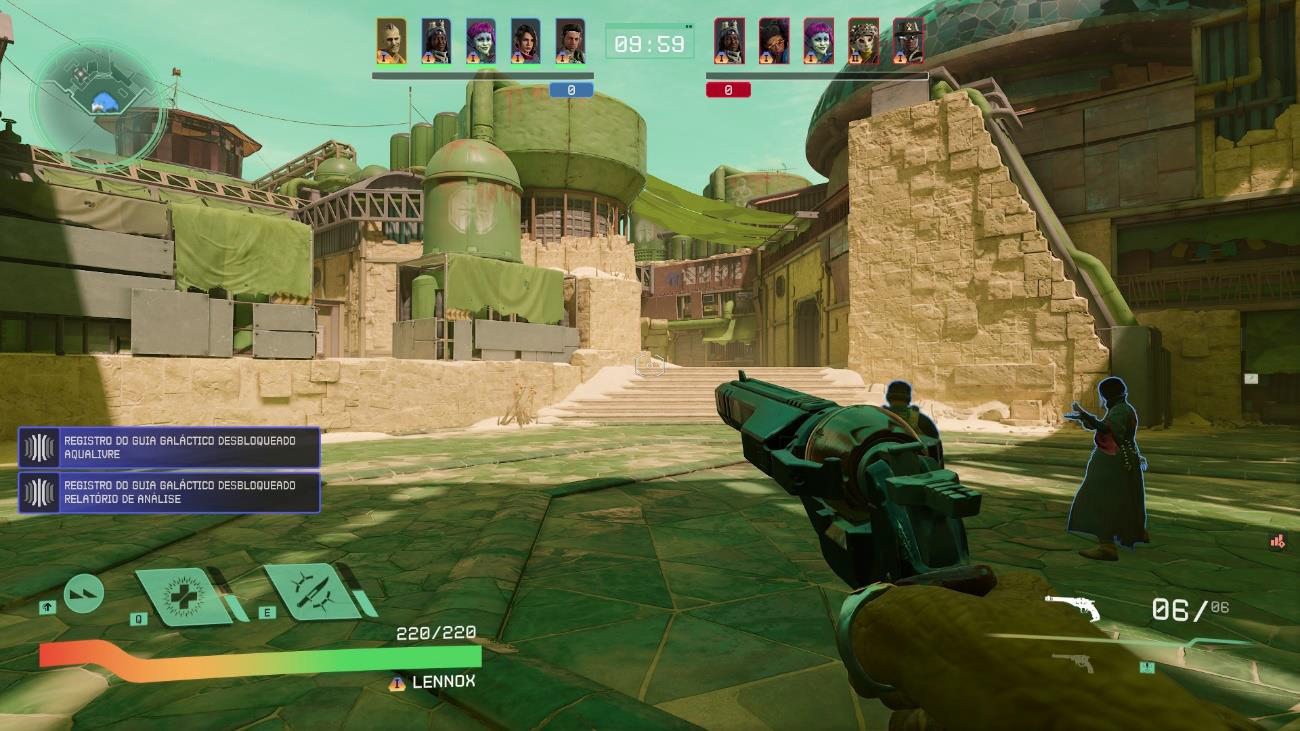Choose the red team's hat-wearing character portrait

pos(908,42)
